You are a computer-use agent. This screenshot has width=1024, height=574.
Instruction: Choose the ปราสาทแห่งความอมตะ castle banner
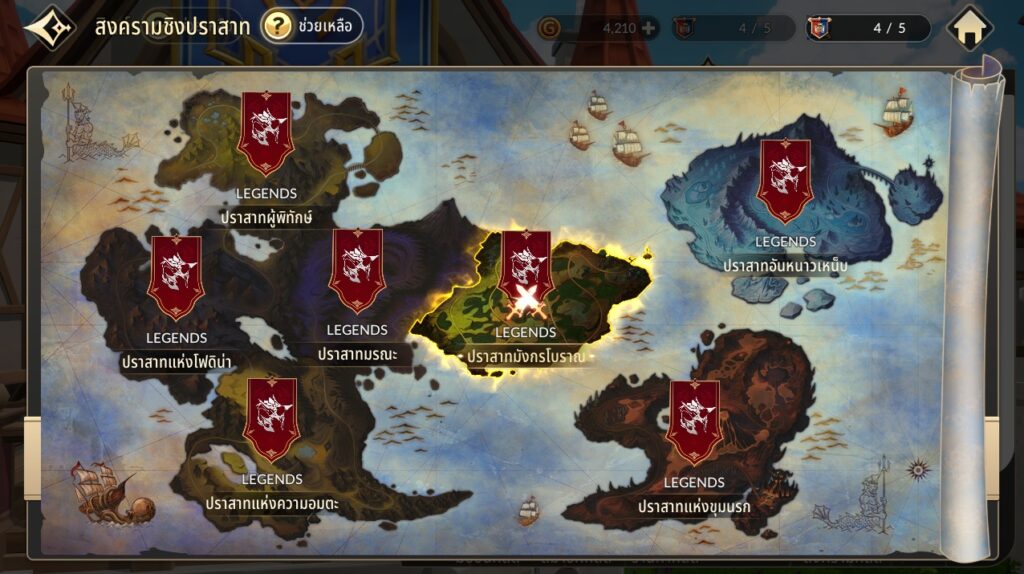(271, 419)
